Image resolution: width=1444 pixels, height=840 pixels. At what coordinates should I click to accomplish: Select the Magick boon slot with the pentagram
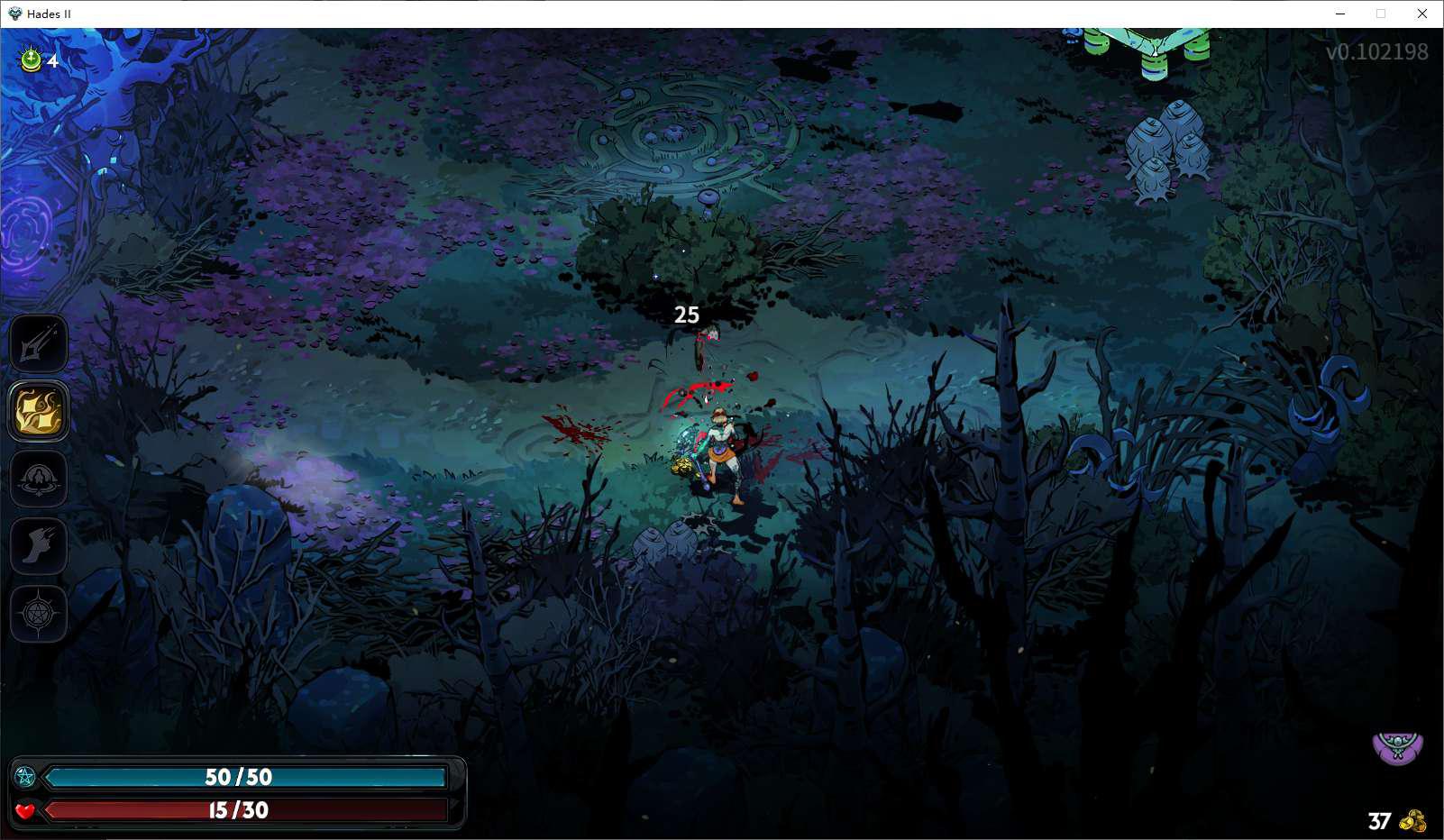tap(39, 614)
